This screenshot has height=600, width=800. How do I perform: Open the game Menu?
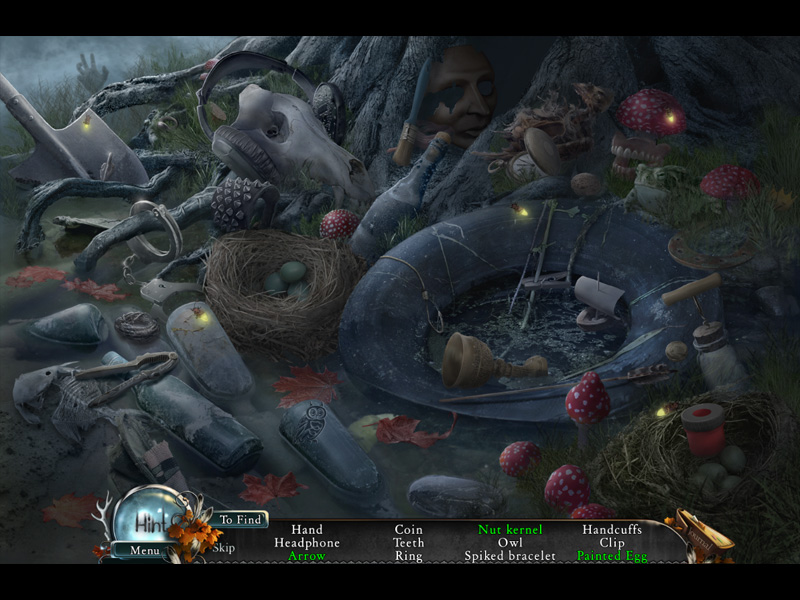(x=144, y=549)
